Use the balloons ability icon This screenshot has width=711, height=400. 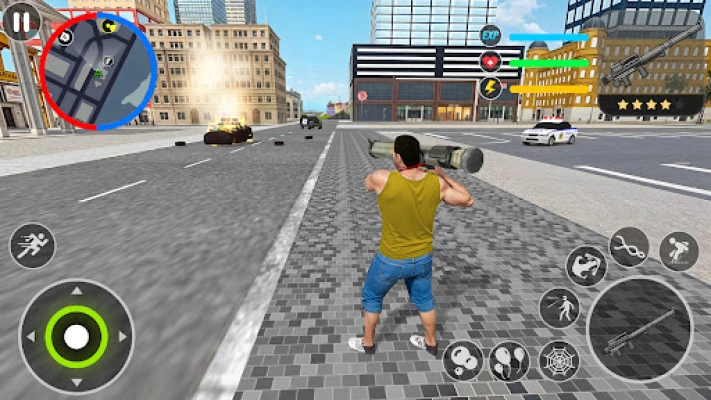(x=510, y=361)
